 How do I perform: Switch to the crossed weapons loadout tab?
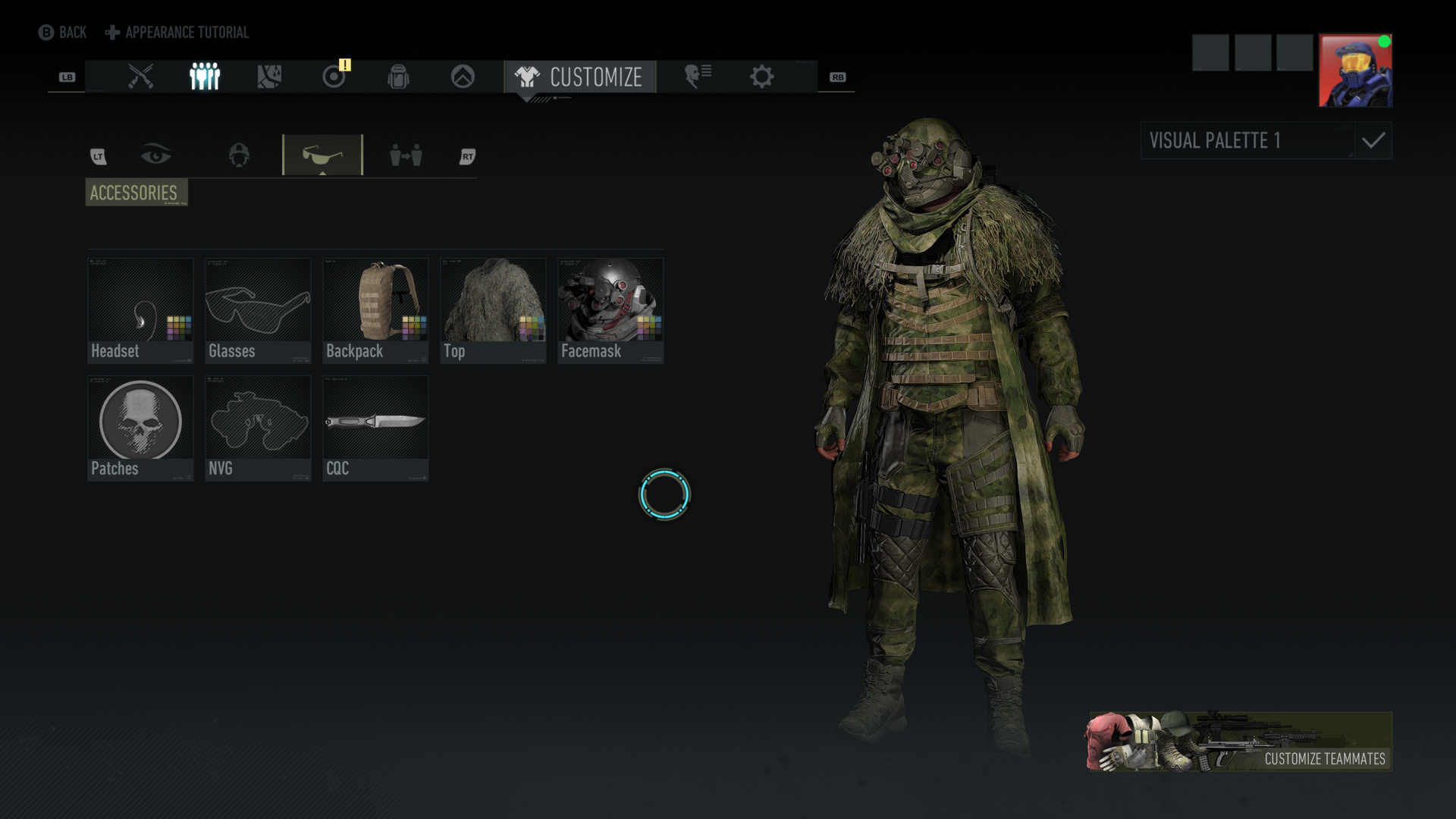click(140, 77)
